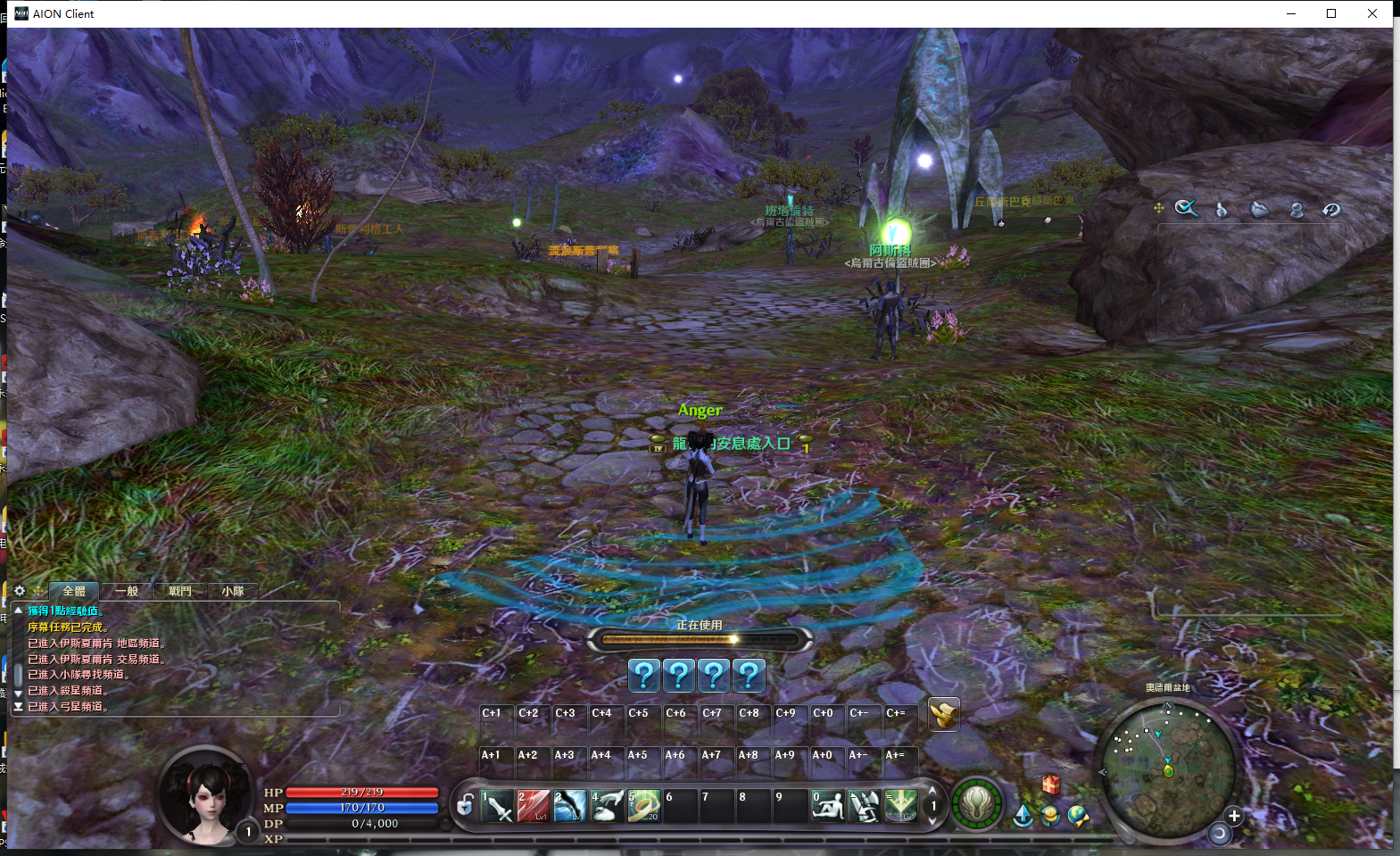The image size is (1400, 856).
Task: Click the golden winged helmet icon
Action: click(x=943, y=714)
